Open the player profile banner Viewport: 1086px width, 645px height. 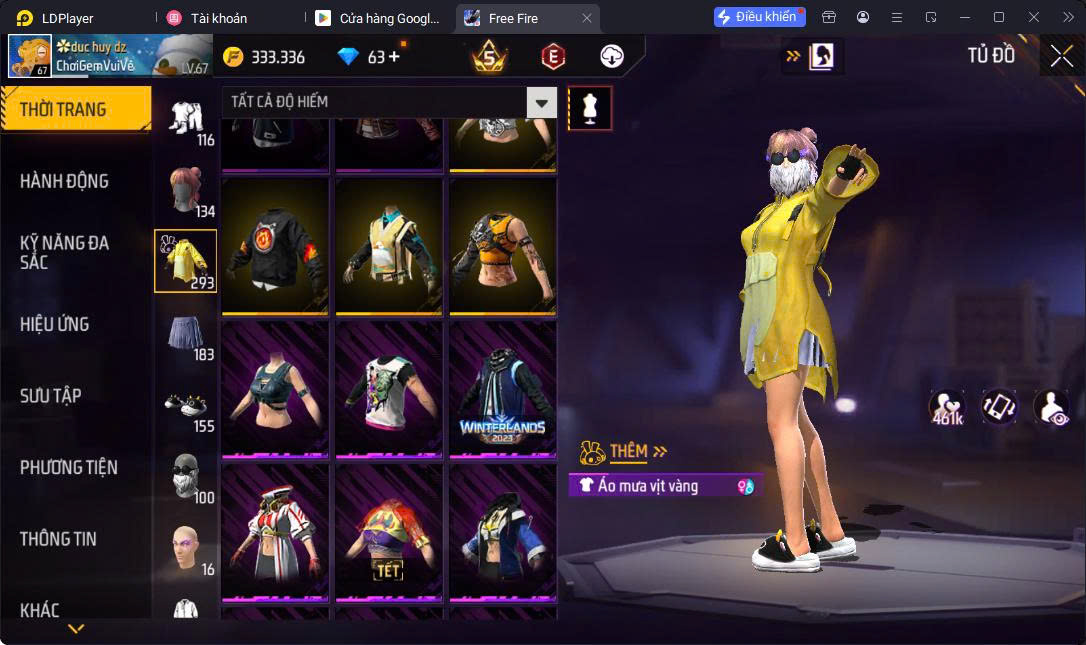click(x=110, y=56)
